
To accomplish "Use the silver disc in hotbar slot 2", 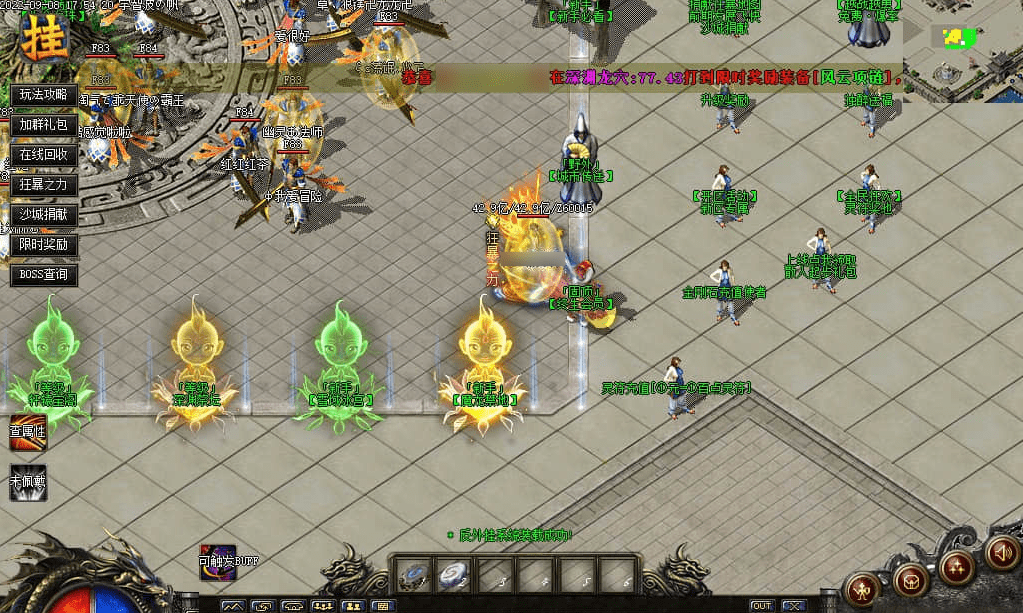I will click(x=452, y=576).
